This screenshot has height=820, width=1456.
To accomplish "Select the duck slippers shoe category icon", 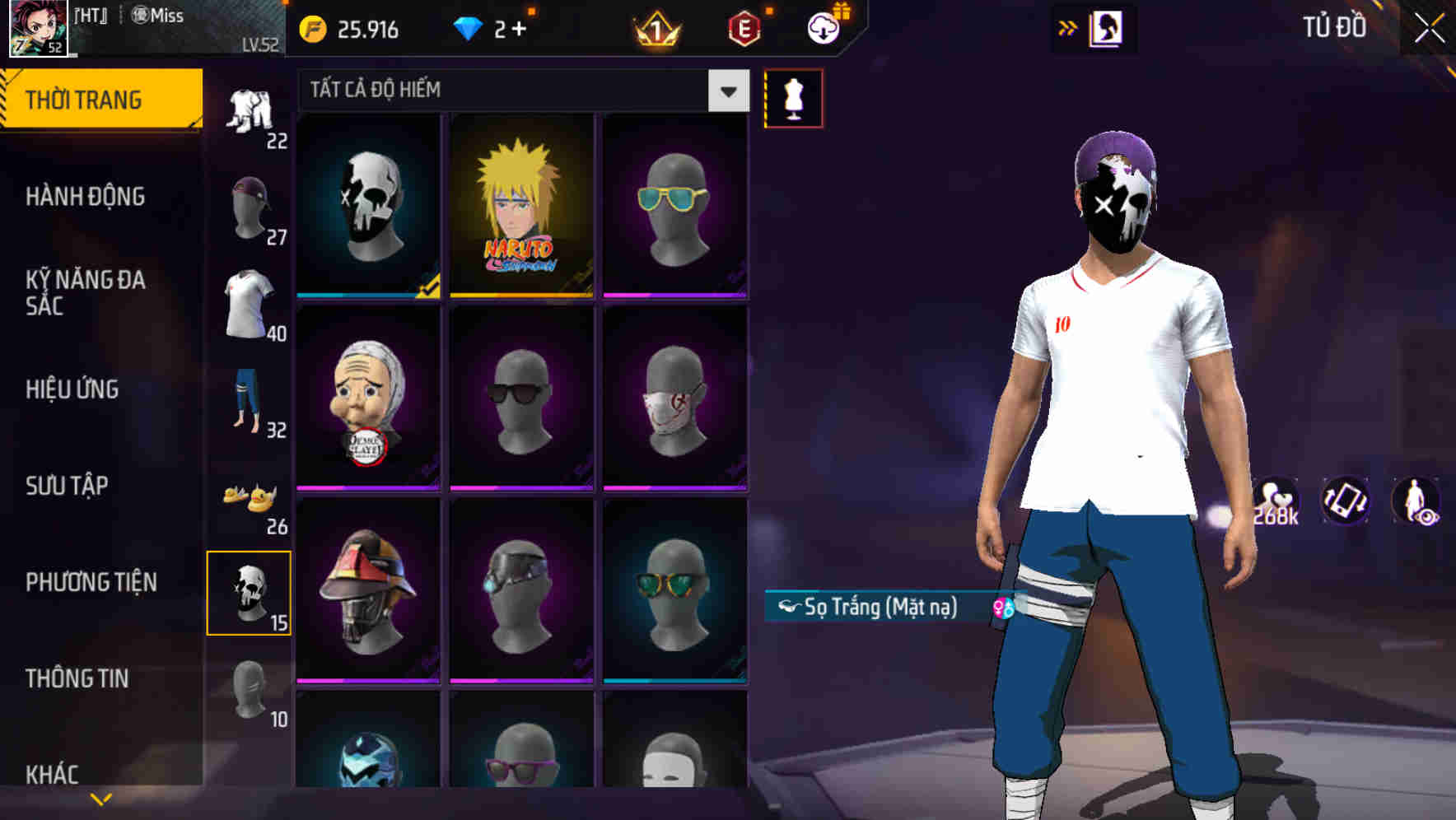I will [250, 496].
